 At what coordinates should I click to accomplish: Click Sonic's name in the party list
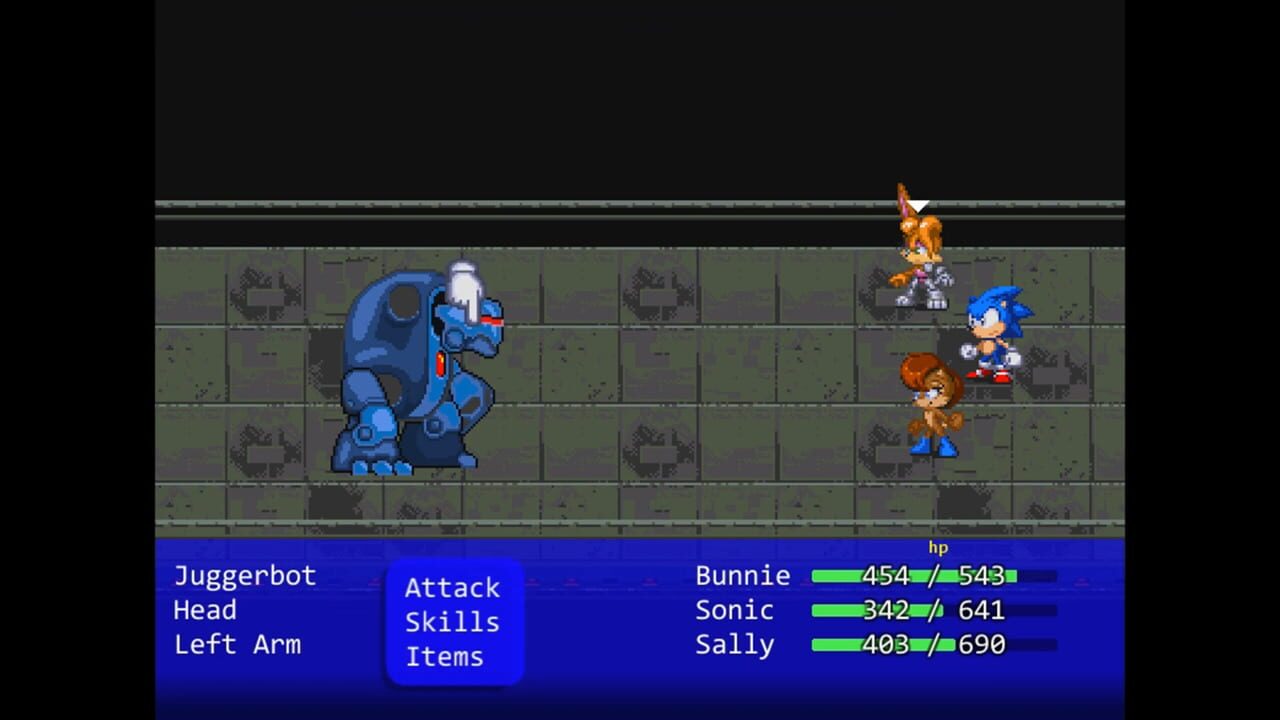(x=734, y=610)
